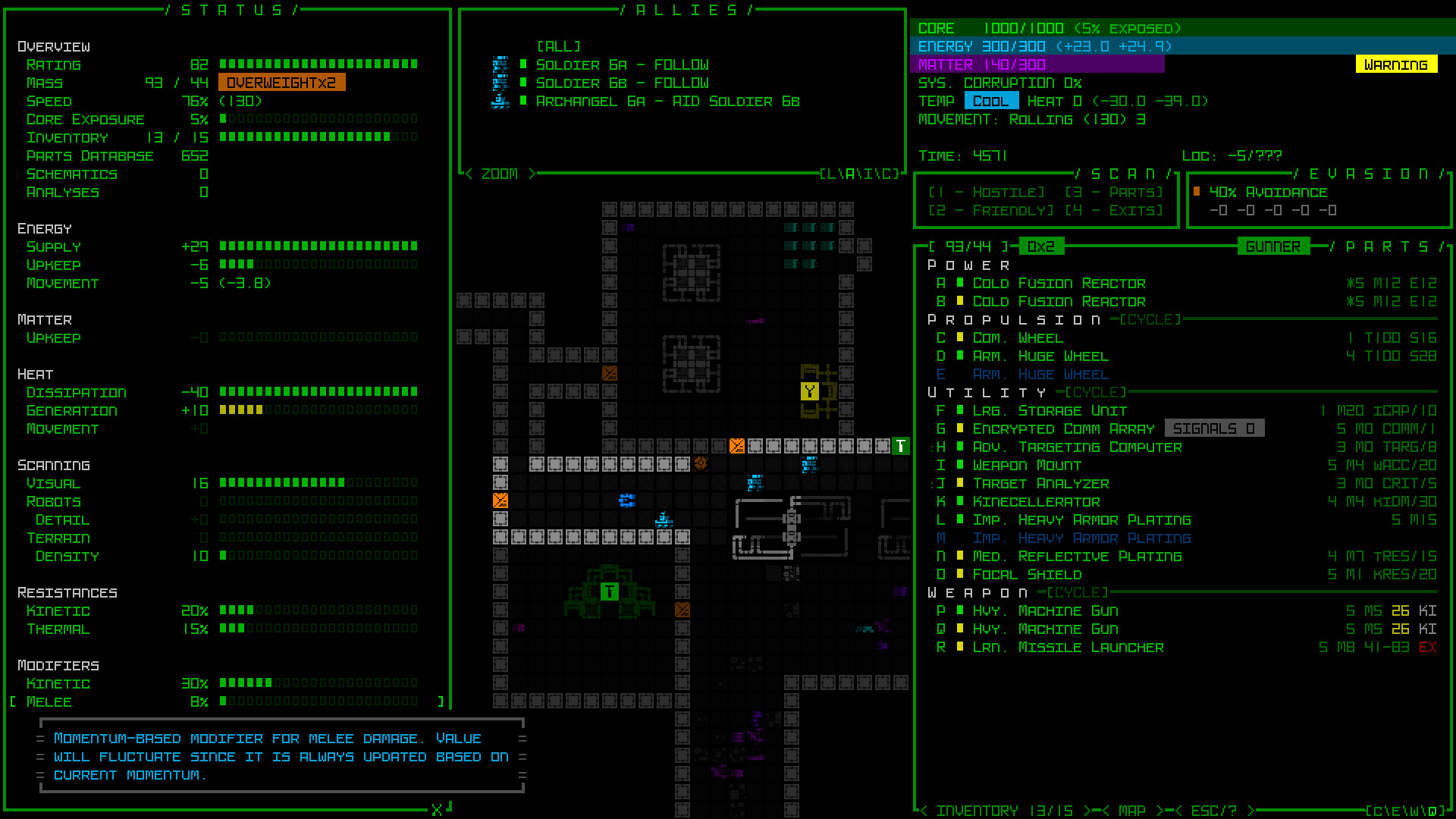
Task: Select Soldier 6A's sprite in the Allies panel
Action: (500, 64)
